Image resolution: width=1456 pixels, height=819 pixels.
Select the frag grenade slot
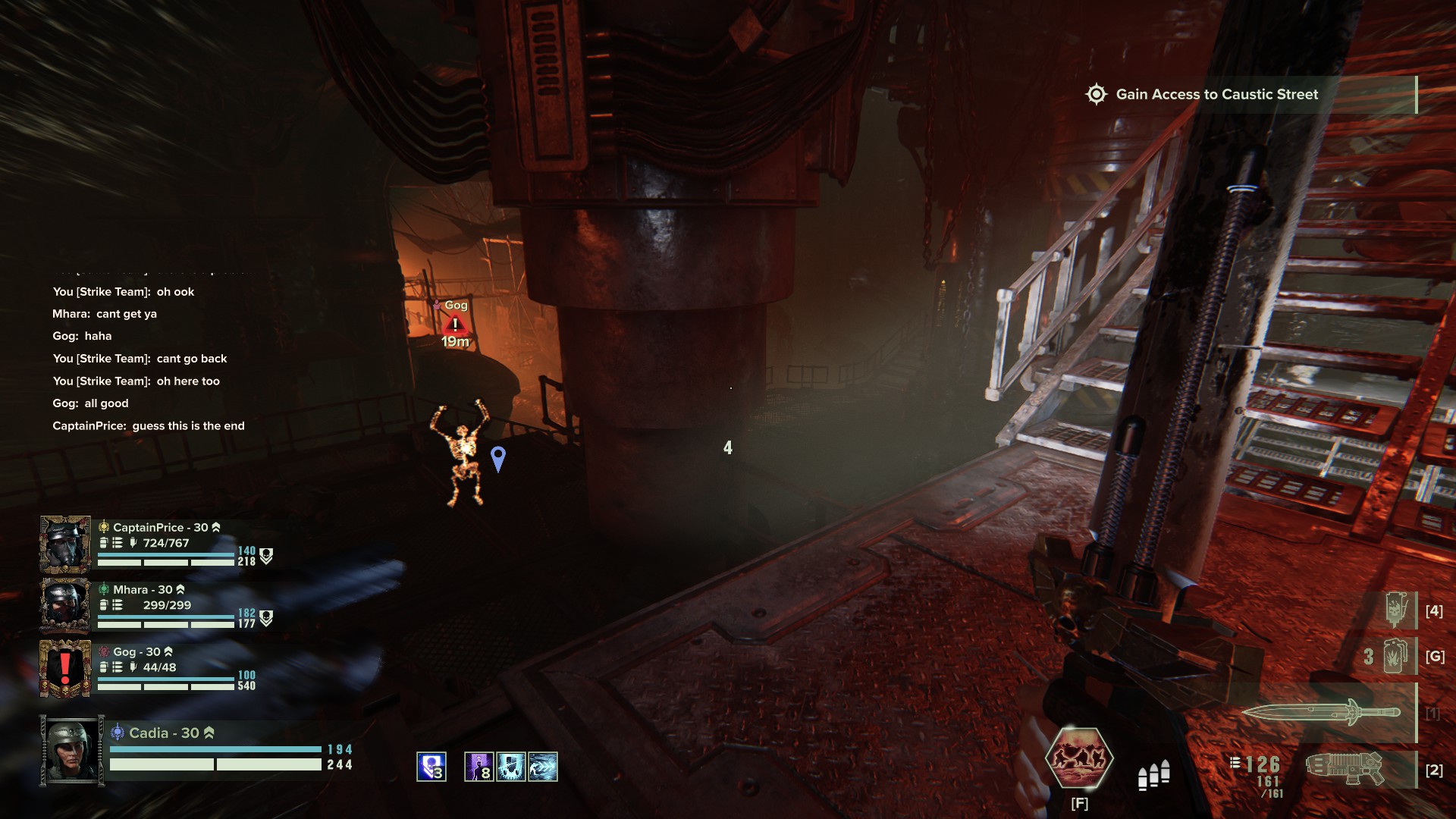pos(1396,656)
